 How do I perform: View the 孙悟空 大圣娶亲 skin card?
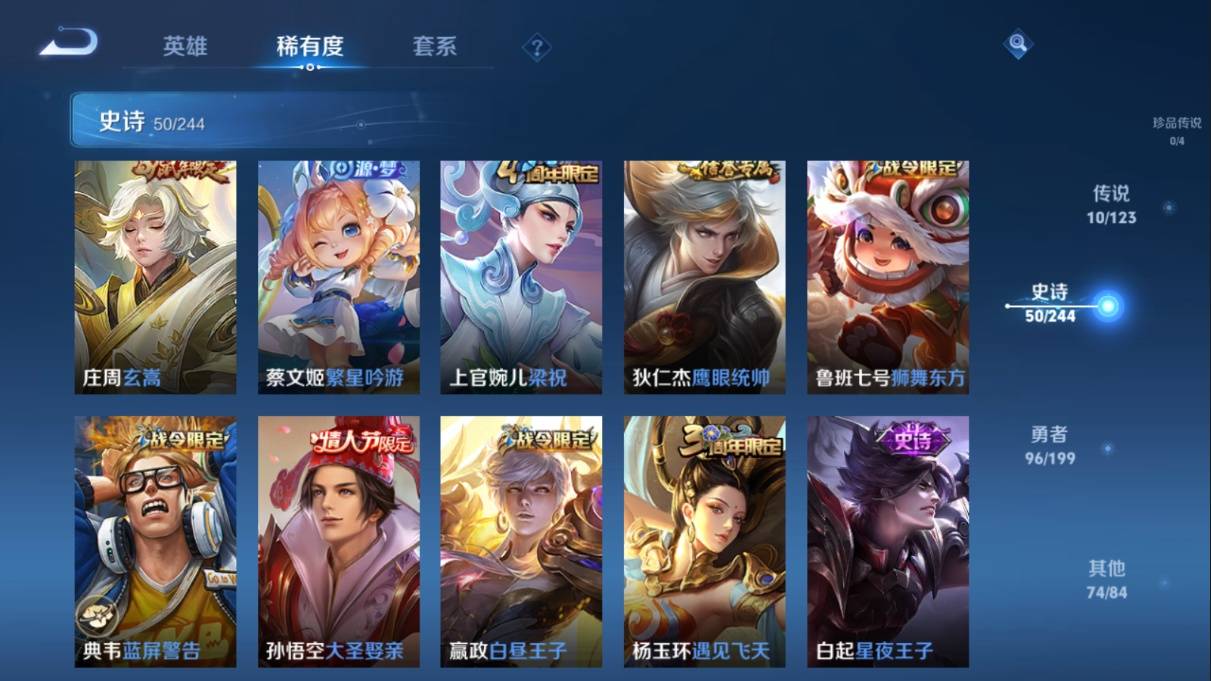(339, 541)
